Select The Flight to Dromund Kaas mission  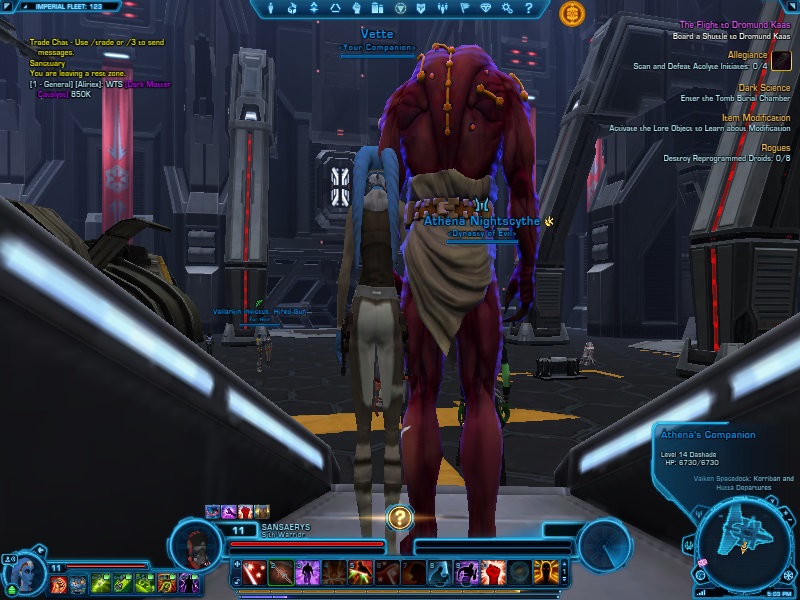pyautogui.click(x=734, y=25)
